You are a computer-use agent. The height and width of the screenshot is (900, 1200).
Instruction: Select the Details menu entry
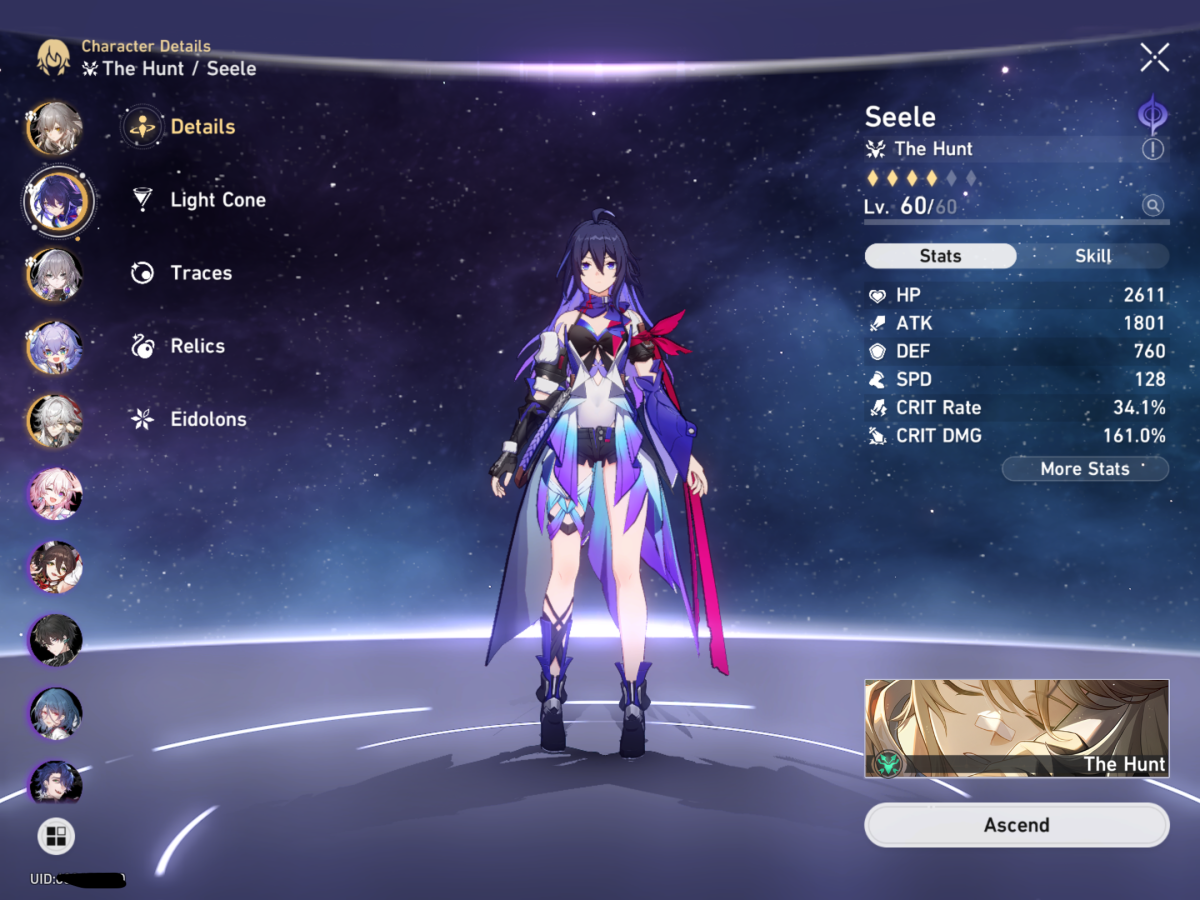point(202,127)
